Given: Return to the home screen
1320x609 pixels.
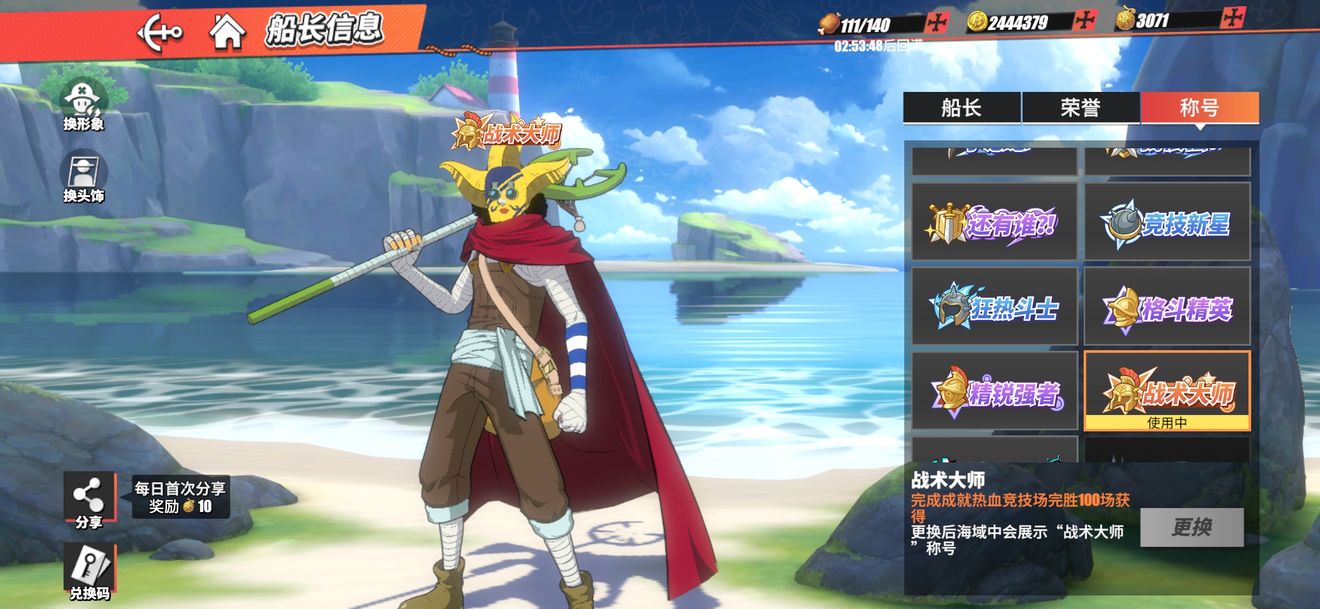Looking at the screenshot, I should 228,32.
